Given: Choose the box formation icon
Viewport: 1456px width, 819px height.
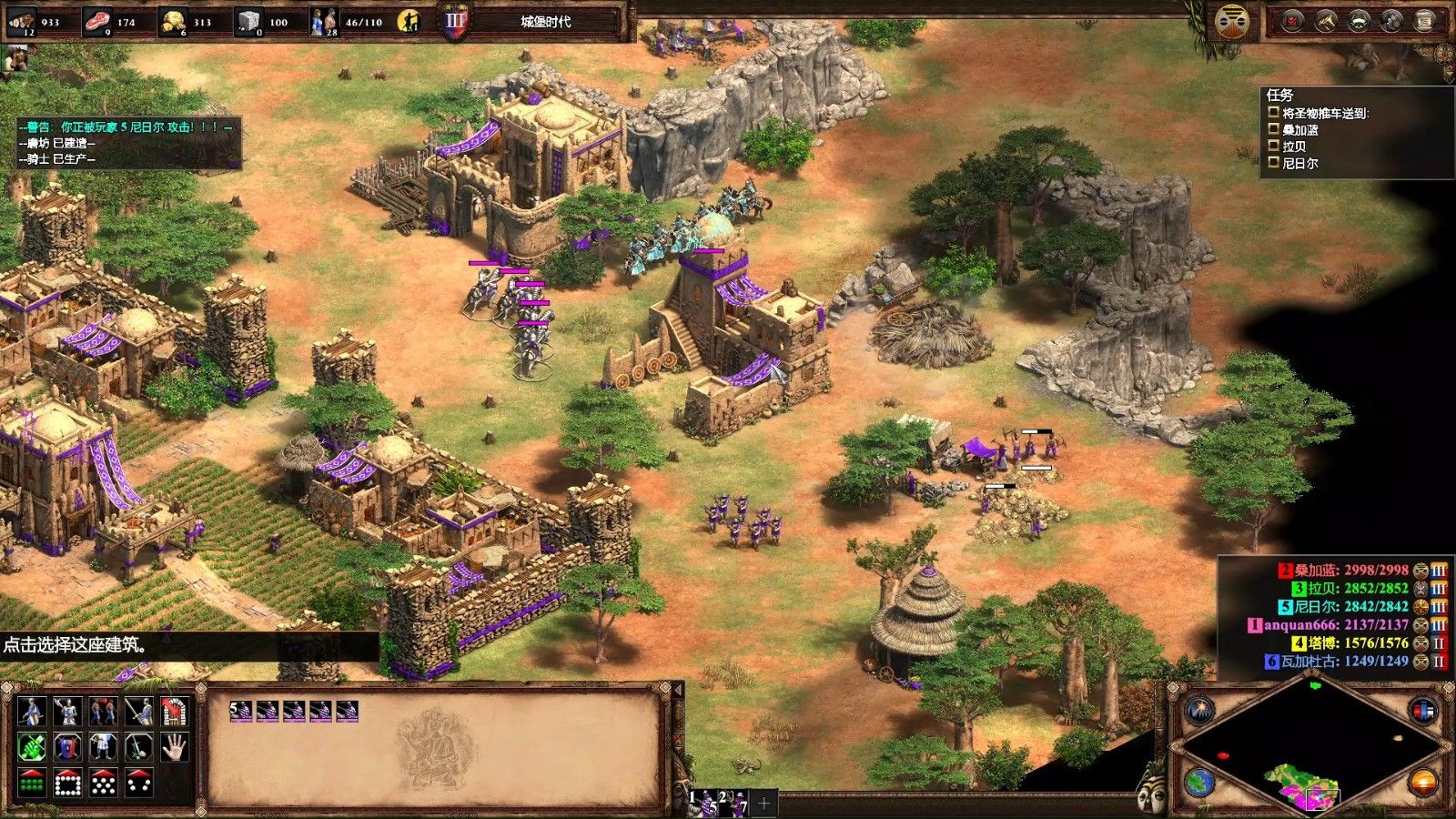Looking at the screenshot, I should [x=67, y=783].
